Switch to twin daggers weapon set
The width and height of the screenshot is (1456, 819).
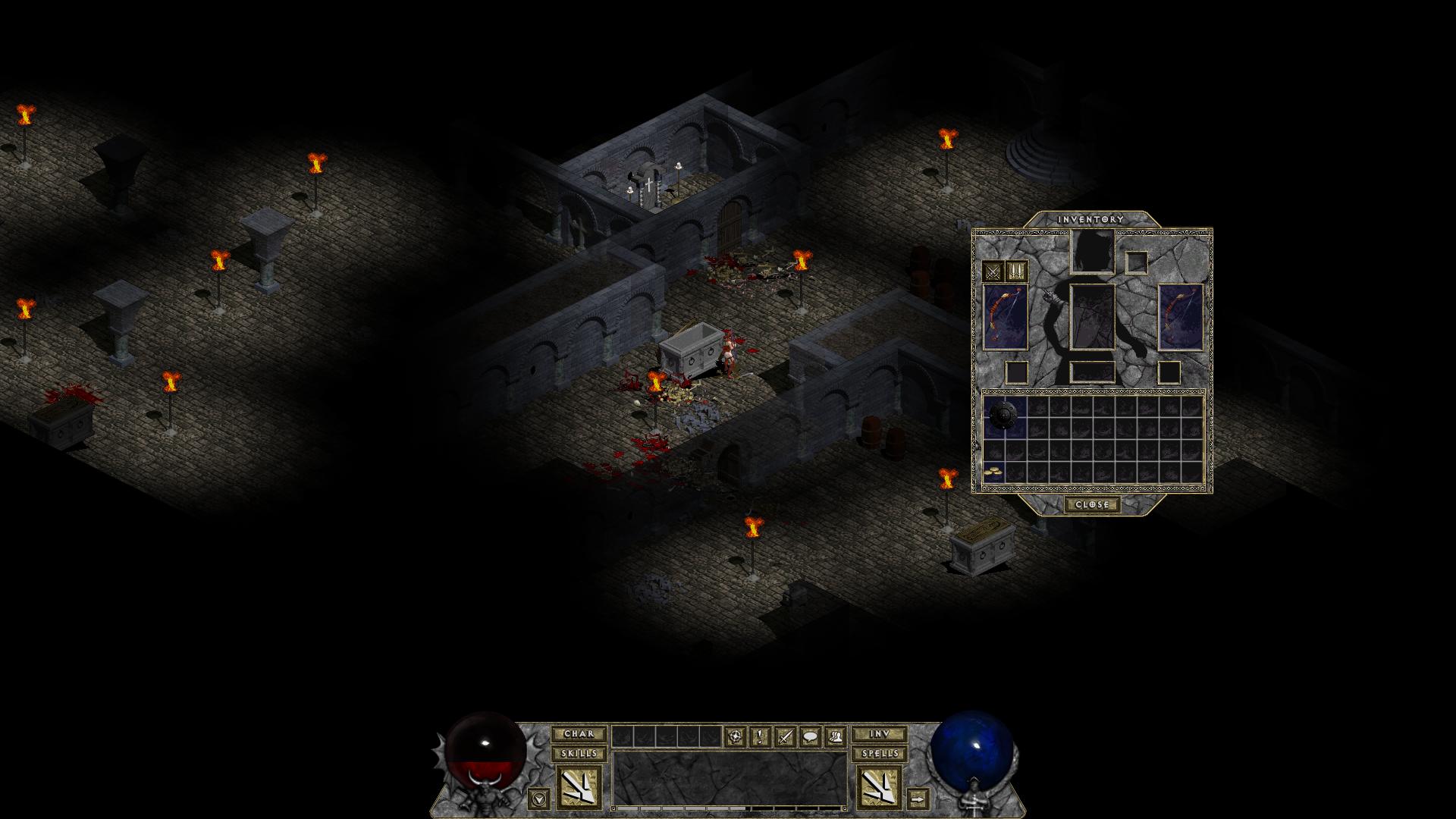[x=1016, y=271]
